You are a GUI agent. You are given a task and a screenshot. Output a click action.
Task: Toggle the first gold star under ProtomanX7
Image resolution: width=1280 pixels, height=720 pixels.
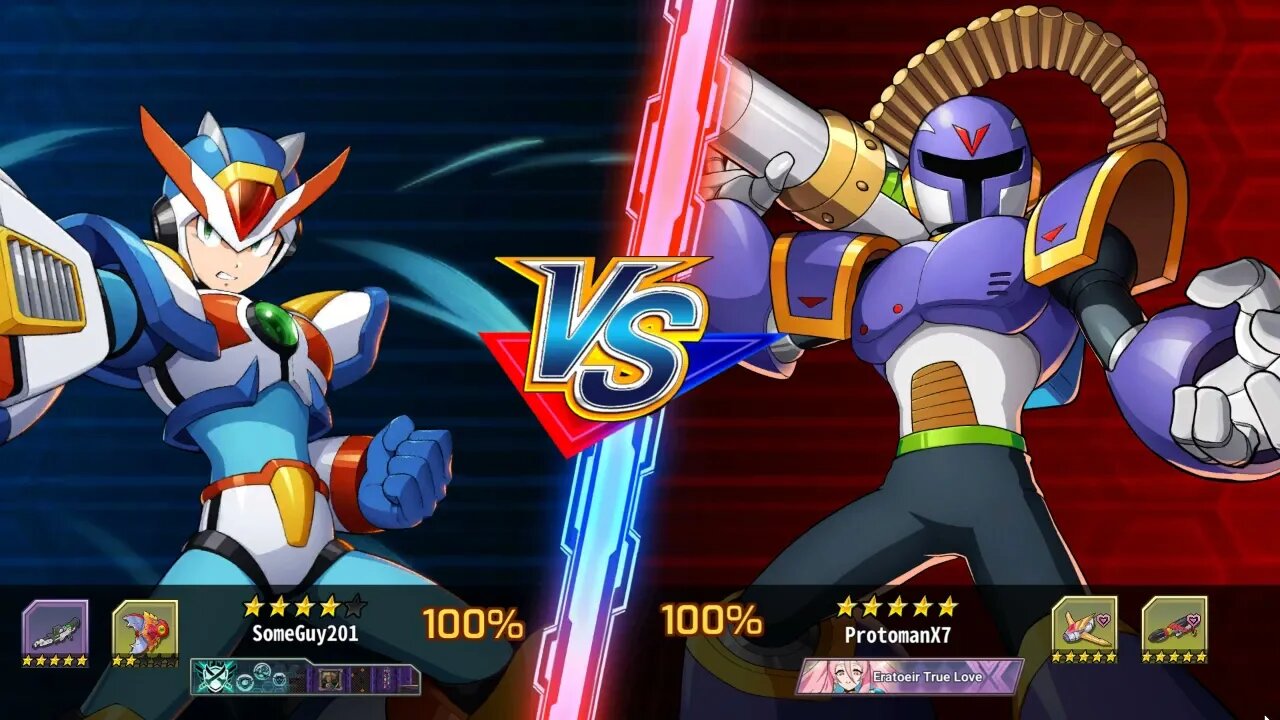point(845,605)
